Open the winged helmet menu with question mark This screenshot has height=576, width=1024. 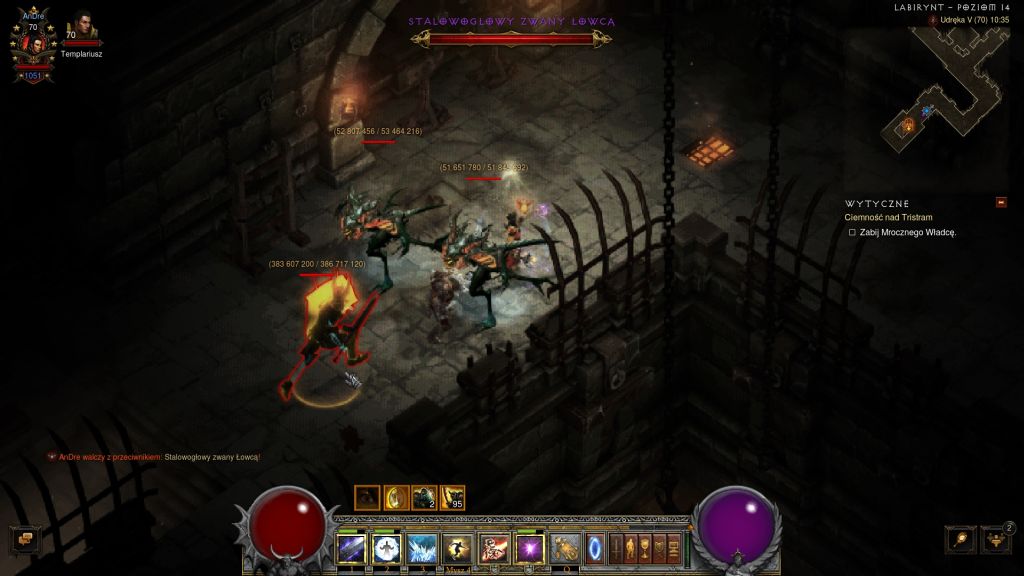coord(995,539)
